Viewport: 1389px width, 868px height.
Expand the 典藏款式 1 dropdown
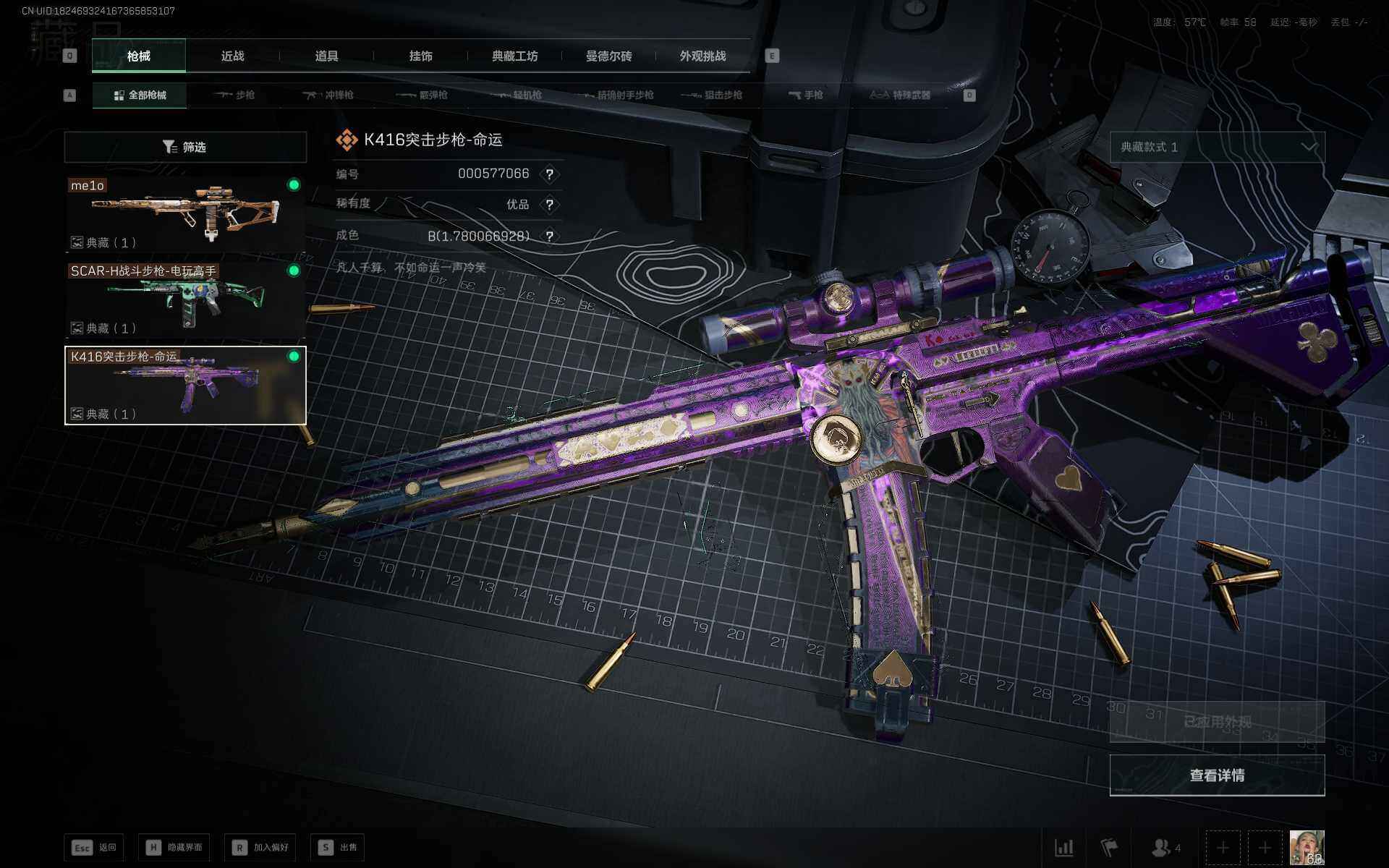point(1217,147)
